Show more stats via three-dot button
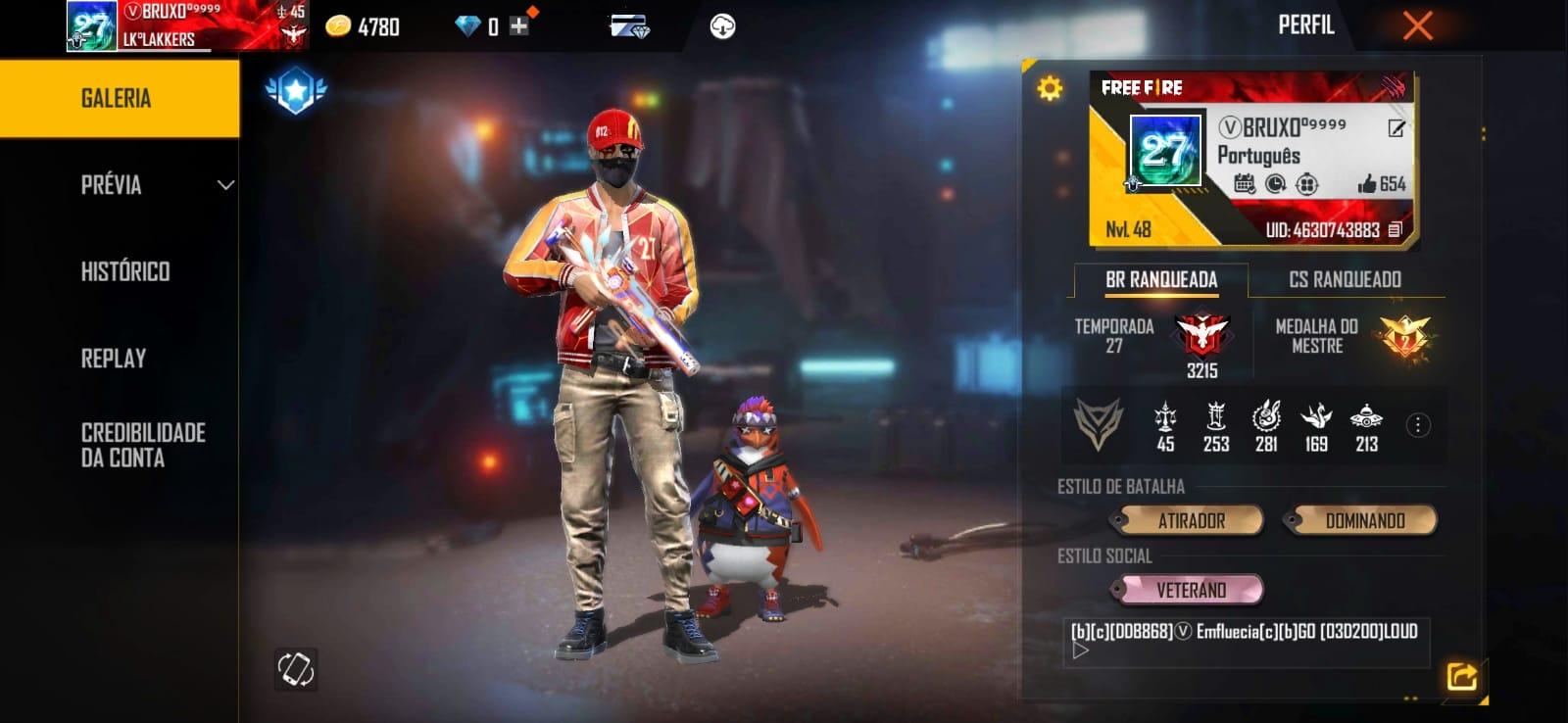The width and height of the screenshot is (1568, 723). click(x=1417, y=425)
